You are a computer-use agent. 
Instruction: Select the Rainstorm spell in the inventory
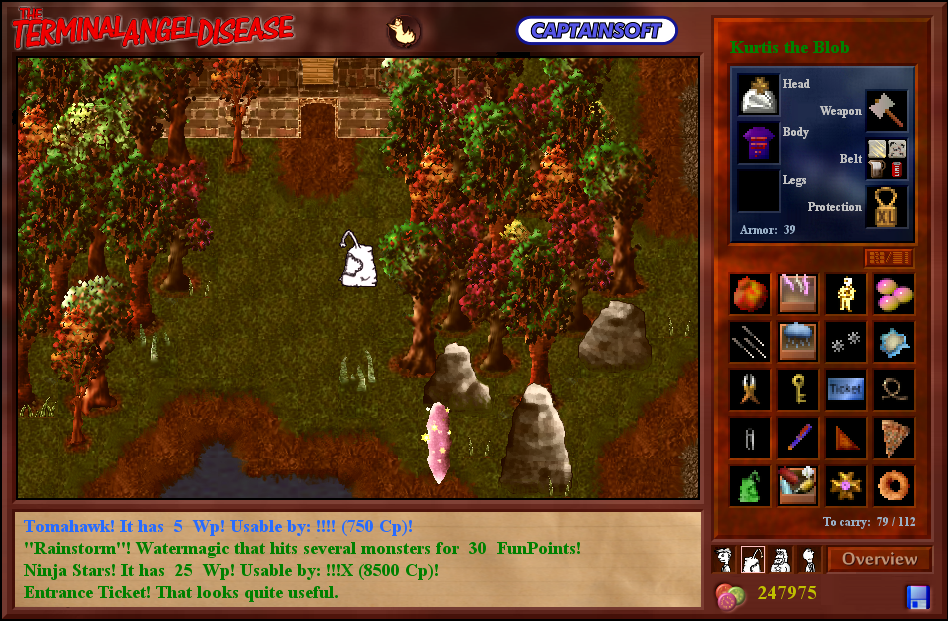pos(798,341)
